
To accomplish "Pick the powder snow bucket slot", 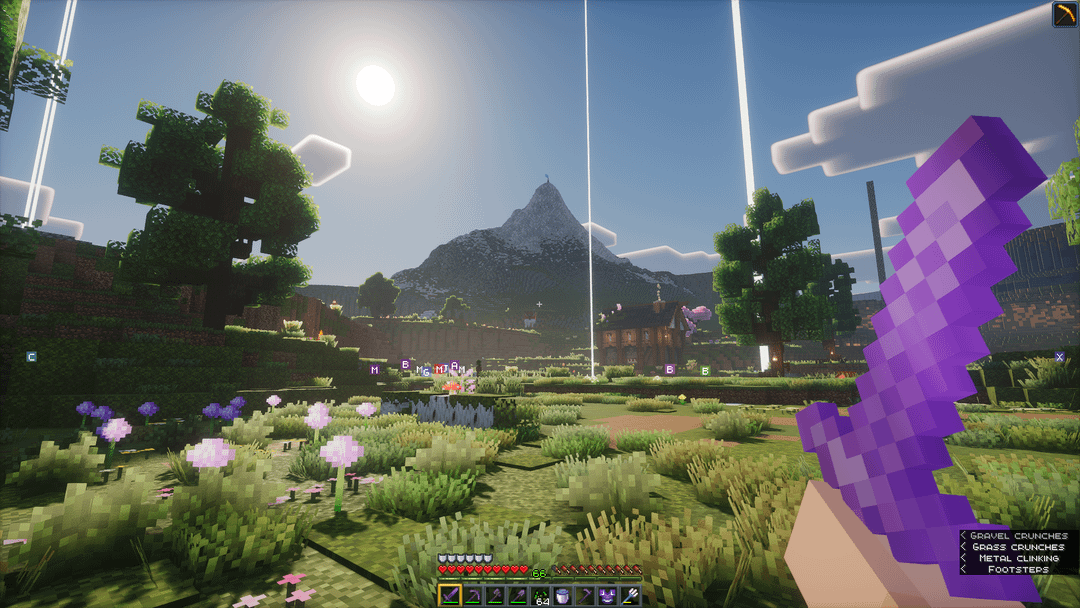I will 563,596.
